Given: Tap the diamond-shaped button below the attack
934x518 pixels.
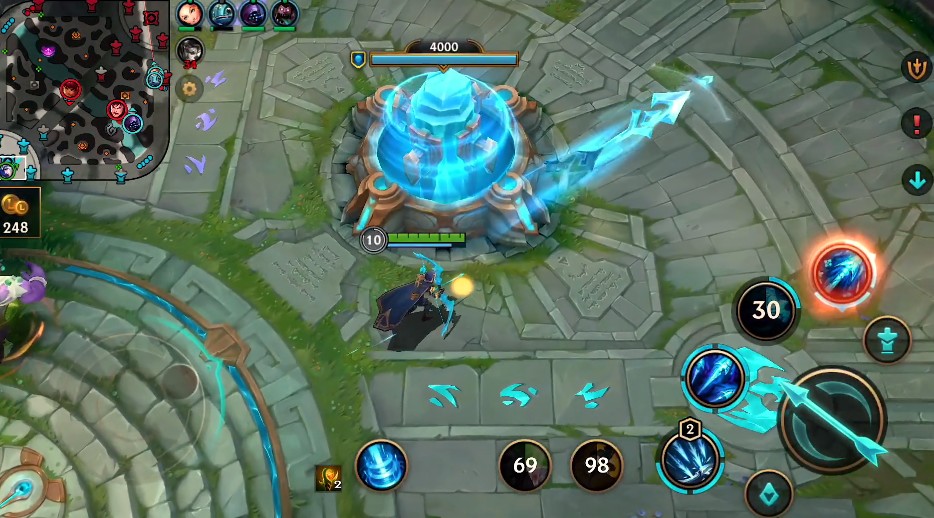Looking at the screenshot, I should coord(768,493).
